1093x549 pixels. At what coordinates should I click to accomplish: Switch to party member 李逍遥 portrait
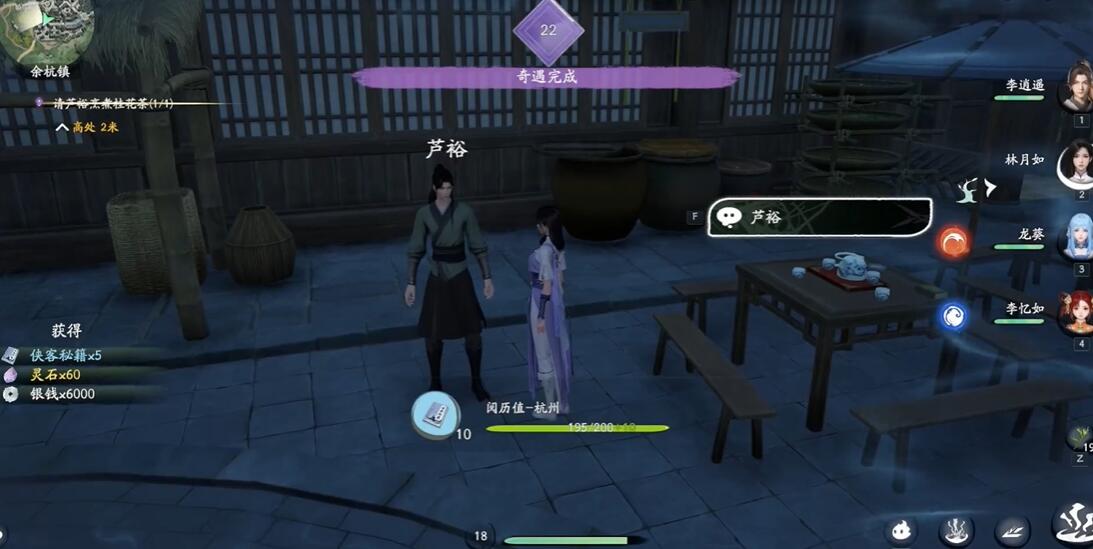pyautogui.click(x=1077, y=87)
